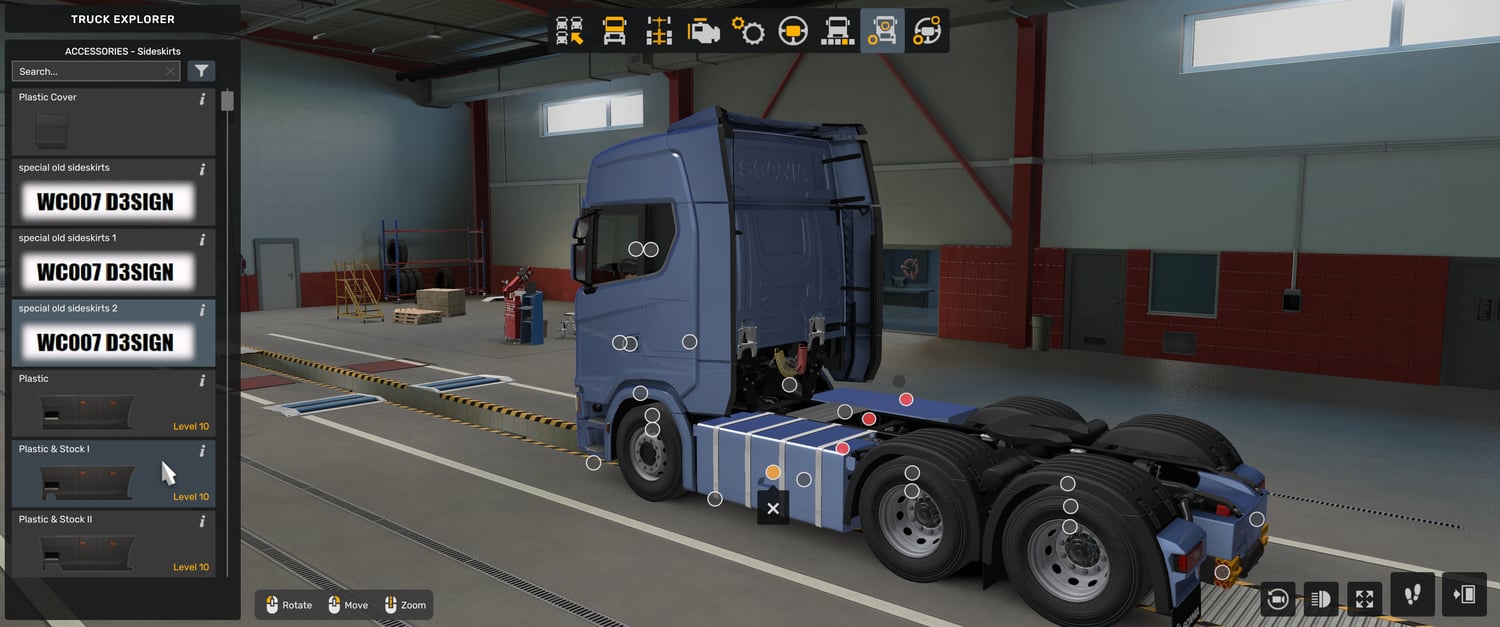
Task: Open the steering wheel interior category
Action: [x=793, y=31]
